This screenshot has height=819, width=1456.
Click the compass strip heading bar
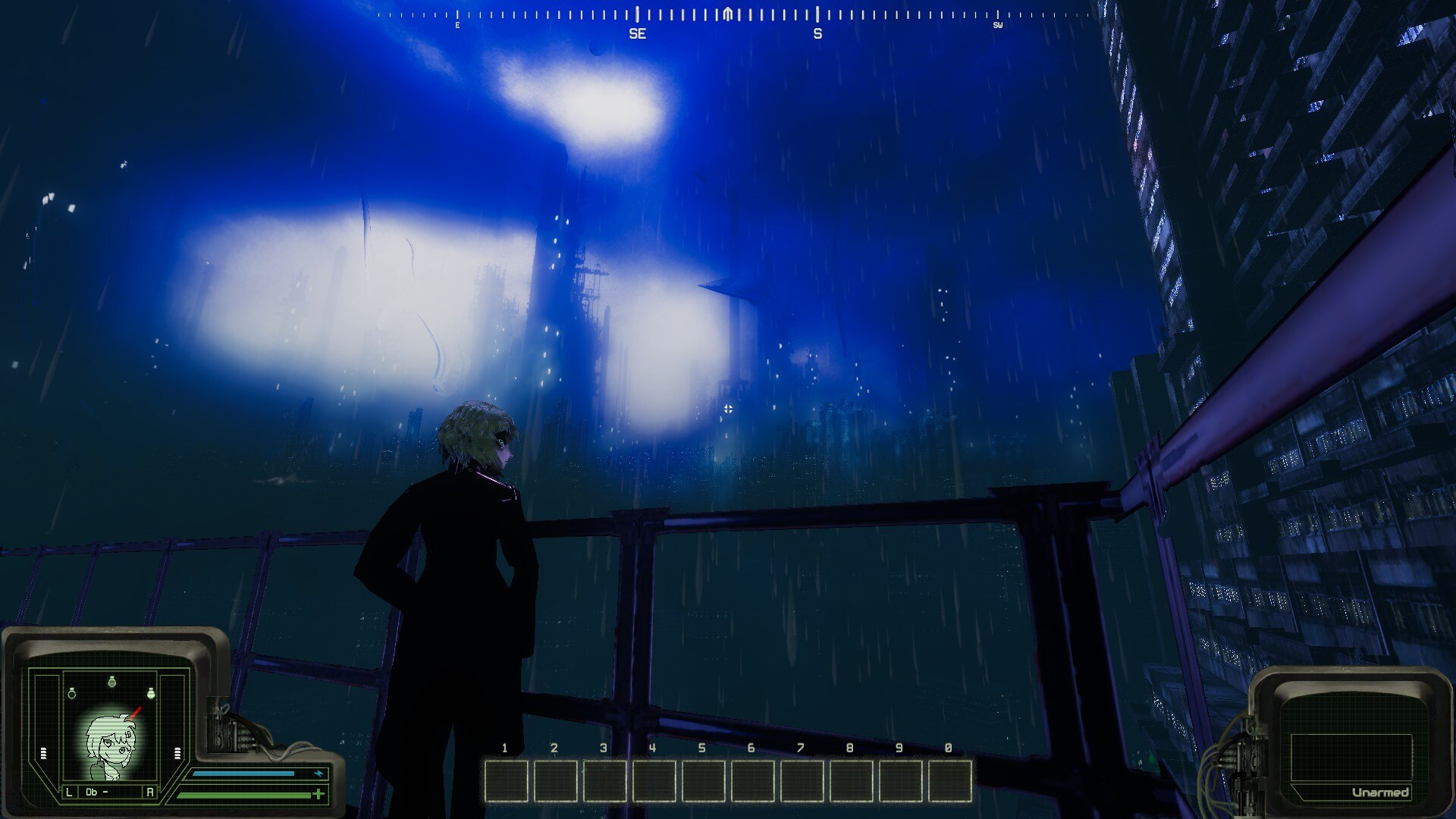728,15
